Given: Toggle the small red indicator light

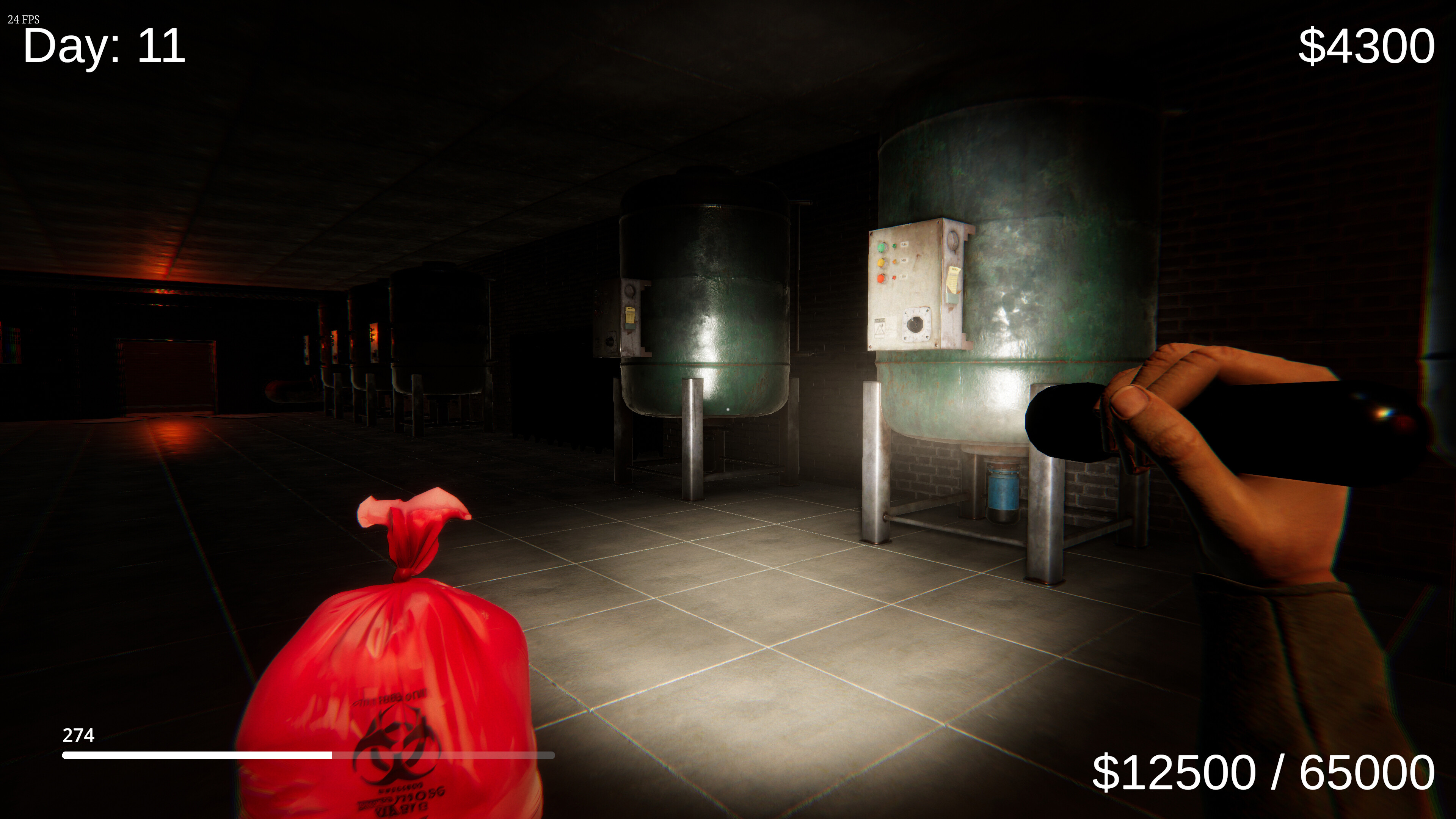Looking at the screenshot, I should coord(894,277).
